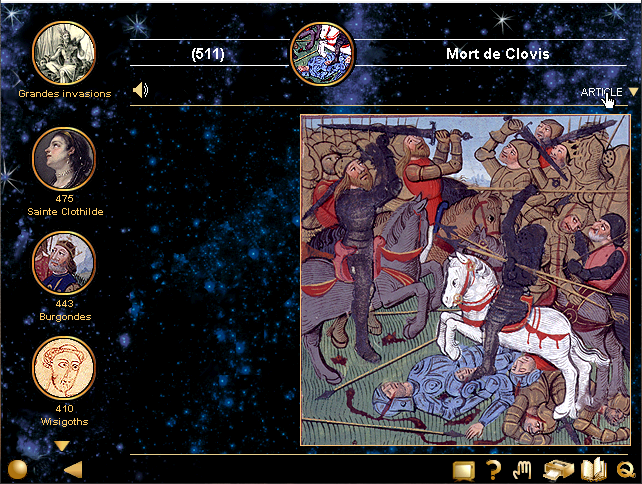Viewport: 642px width, 484px height.
Task: Play the audio narration speaker icon
Action: click(141, 91)
